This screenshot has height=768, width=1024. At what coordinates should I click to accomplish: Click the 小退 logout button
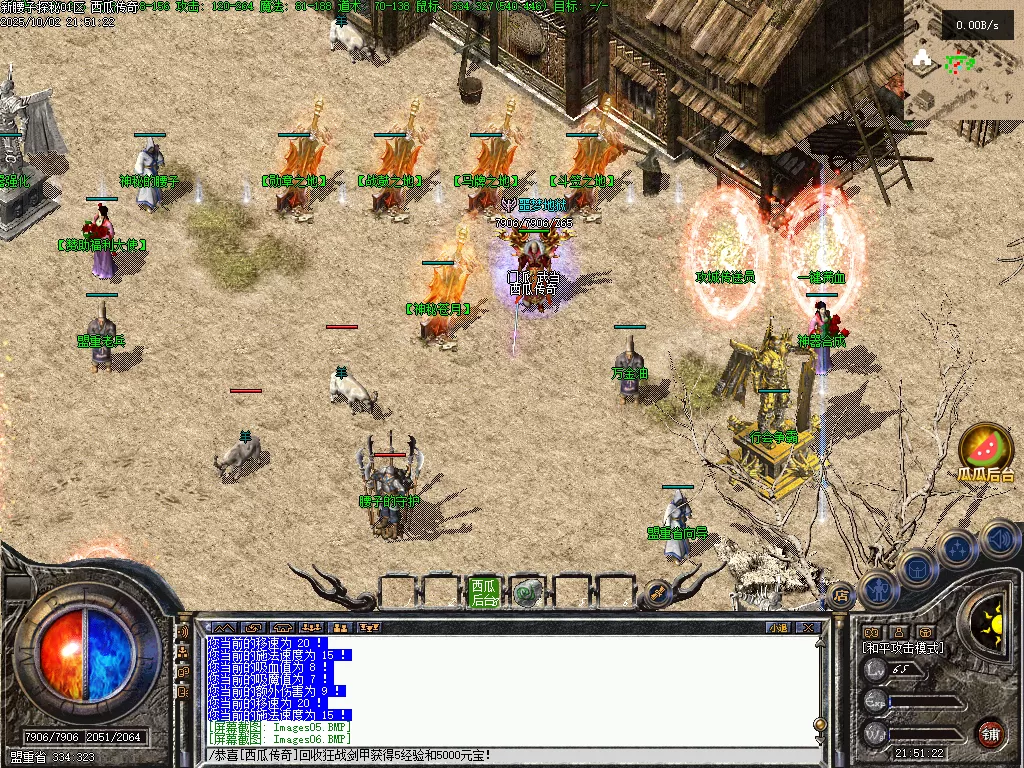click(x=778, y=628)
